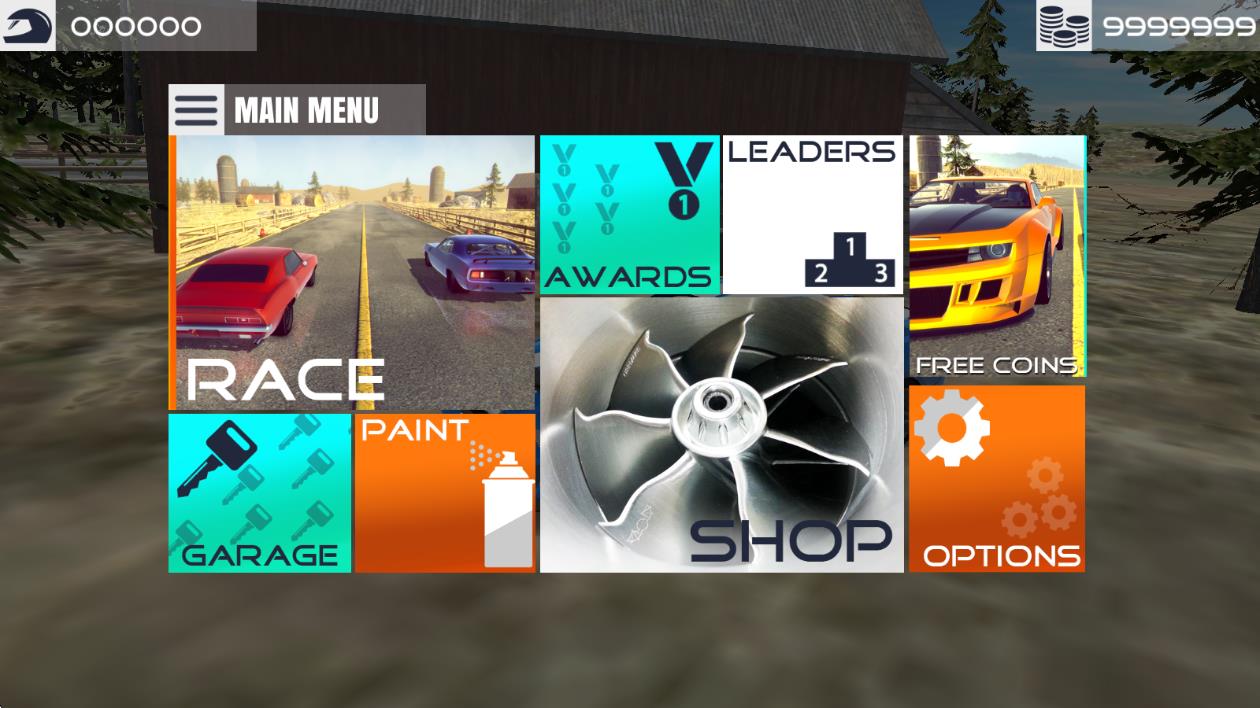The height and width of the screenshot is (708, 1260).
Task: Select the Awards tile
Action: [630, 215]
